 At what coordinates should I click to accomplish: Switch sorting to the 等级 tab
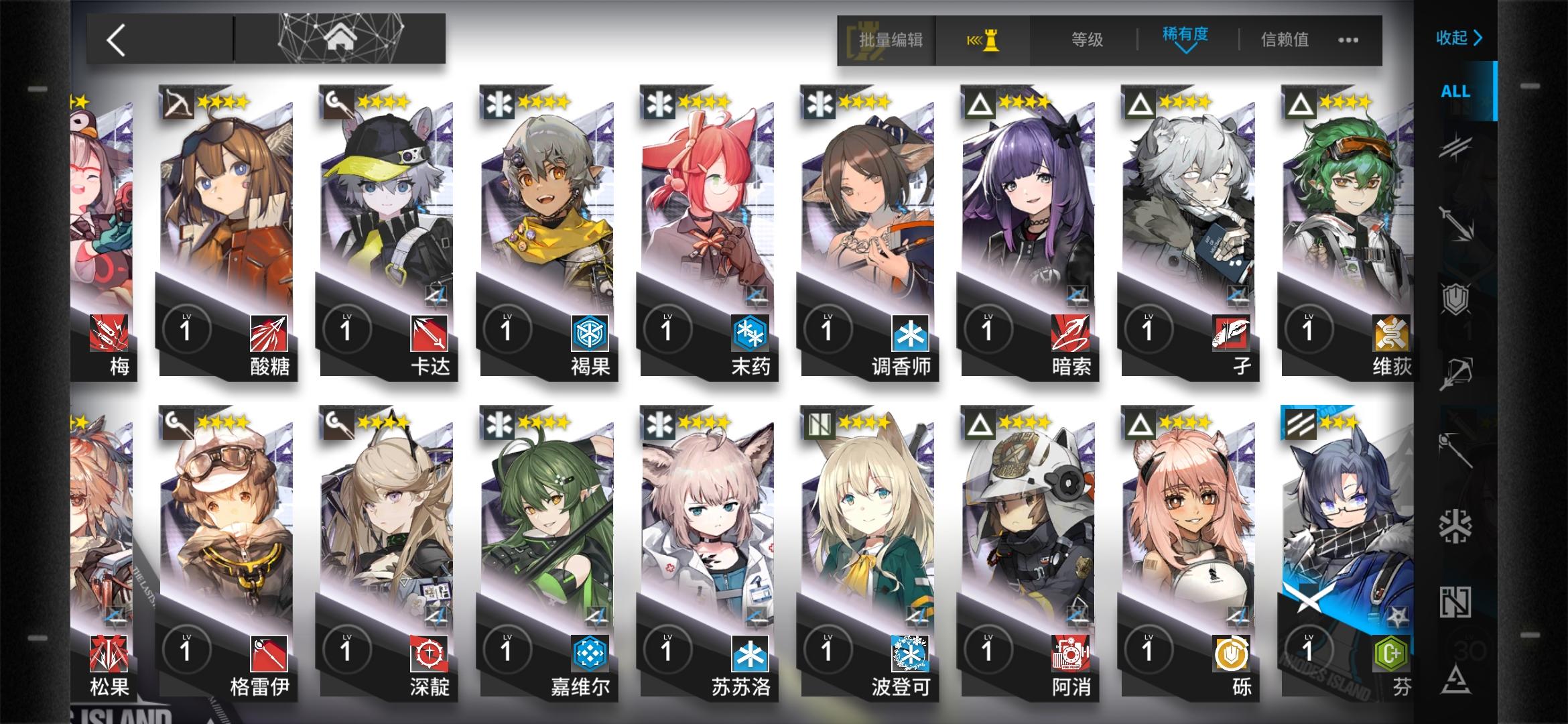point(1086,40)
